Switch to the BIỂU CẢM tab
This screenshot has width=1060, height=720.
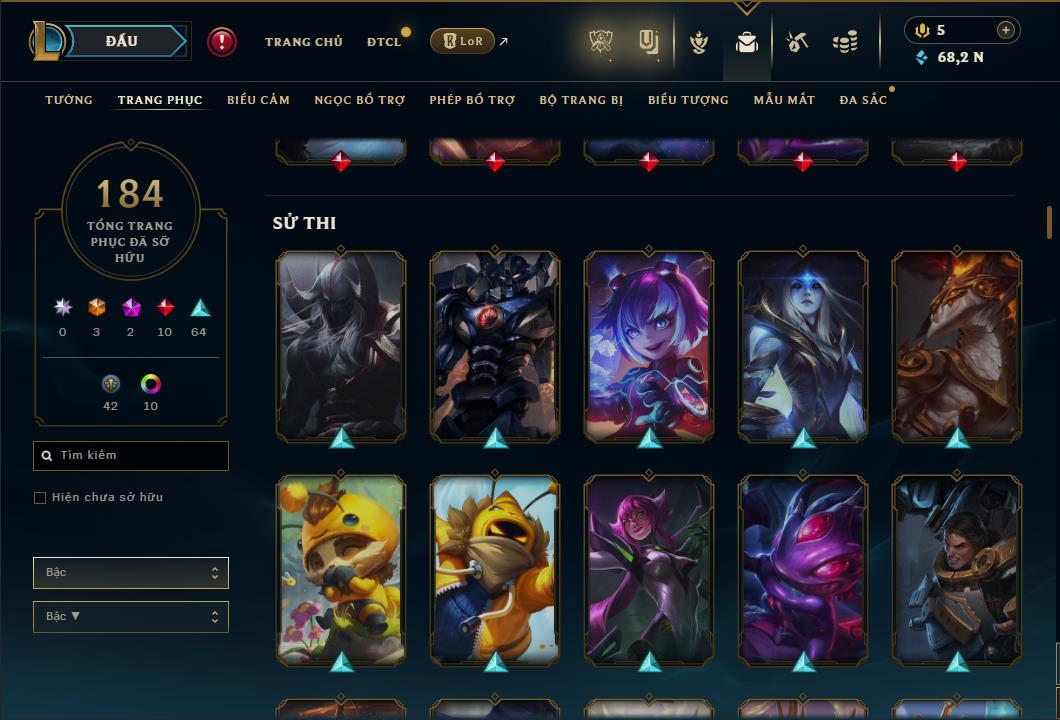(258, 100)
